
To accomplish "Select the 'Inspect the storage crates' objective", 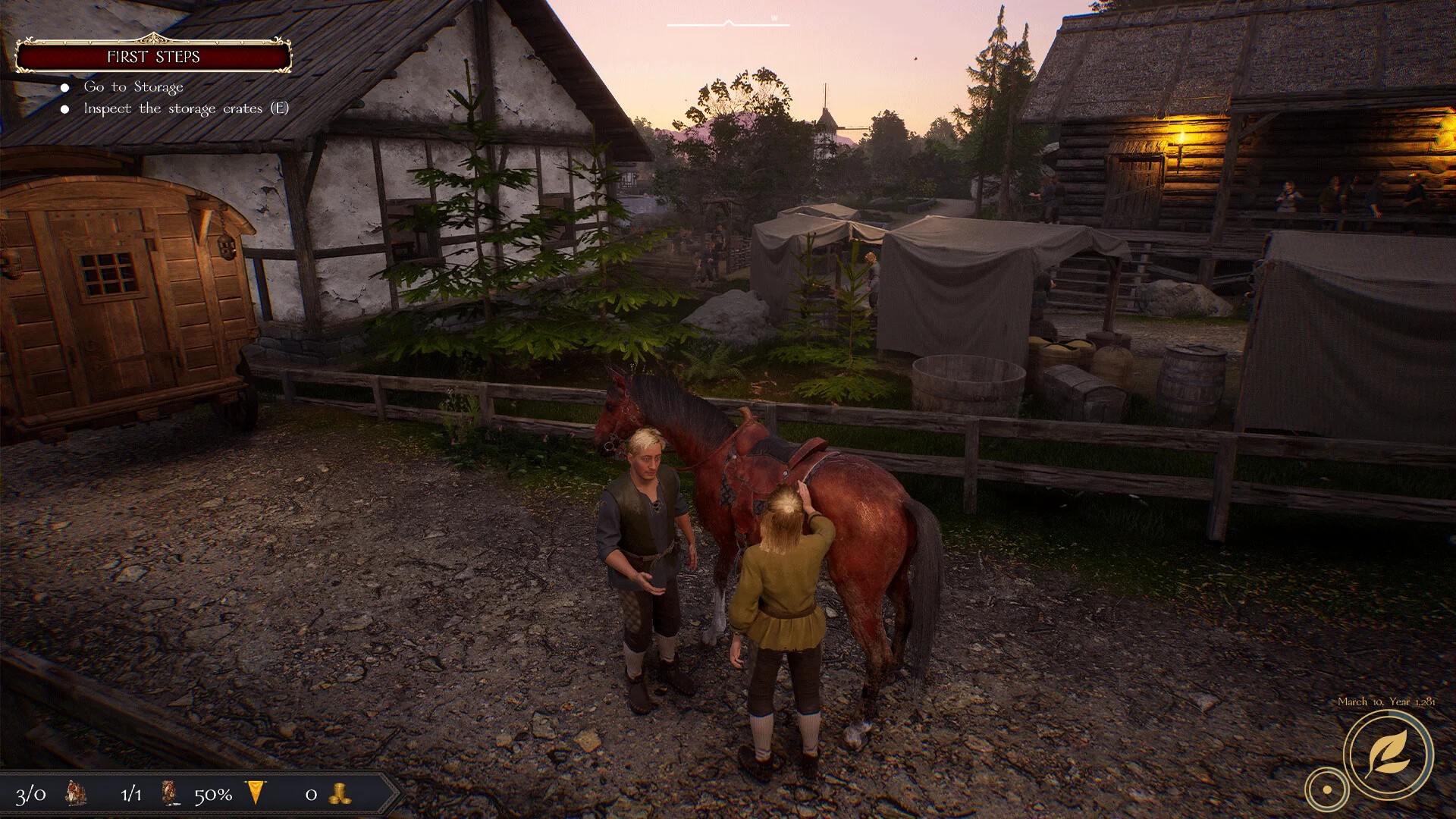I will point(186,108).
